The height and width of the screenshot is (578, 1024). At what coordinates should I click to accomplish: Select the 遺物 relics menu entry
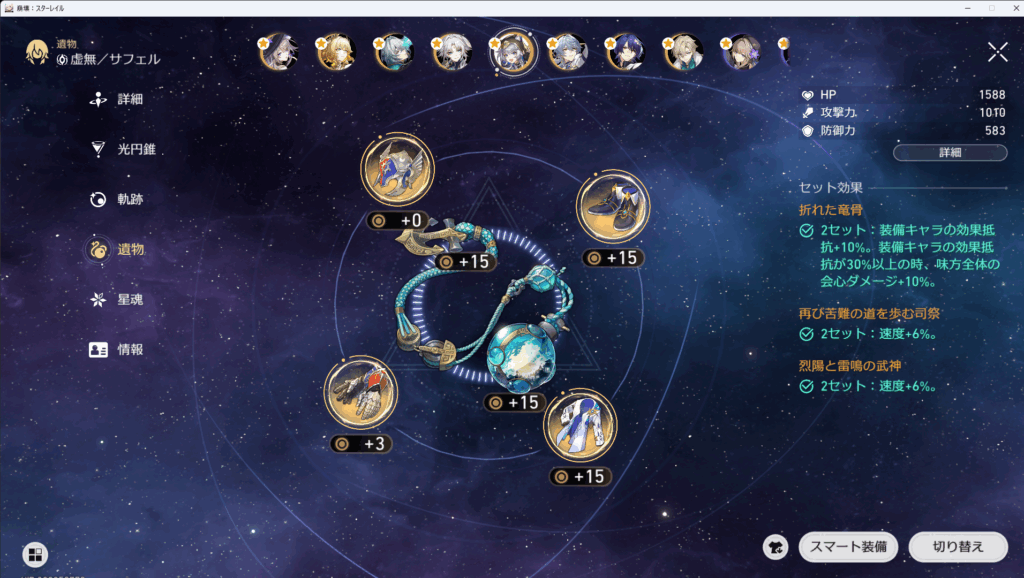[x=129, y=250]
